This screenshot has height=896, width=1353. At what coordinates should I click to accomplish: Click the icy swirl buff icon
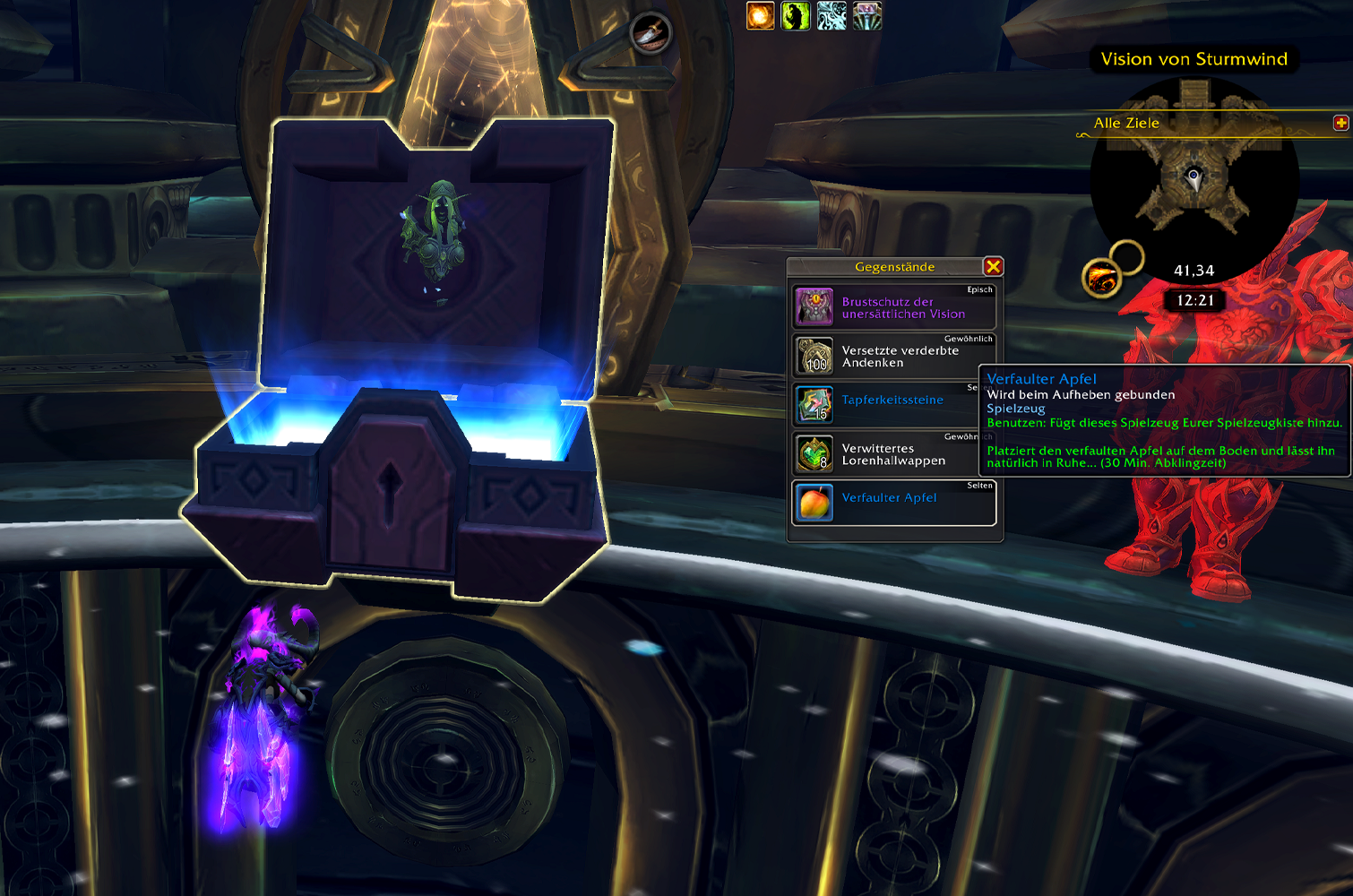pyautogui.click(x=832, y=15)
